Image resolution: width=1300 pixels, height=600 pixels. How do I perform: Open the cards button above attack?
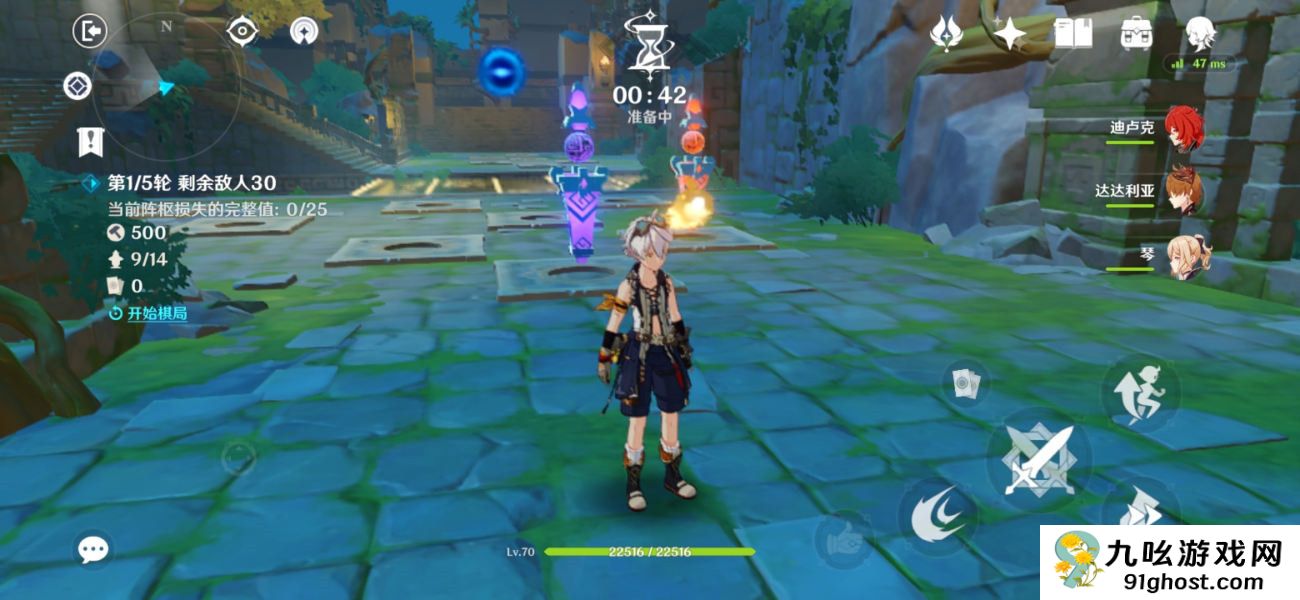(x=965, y=382)
